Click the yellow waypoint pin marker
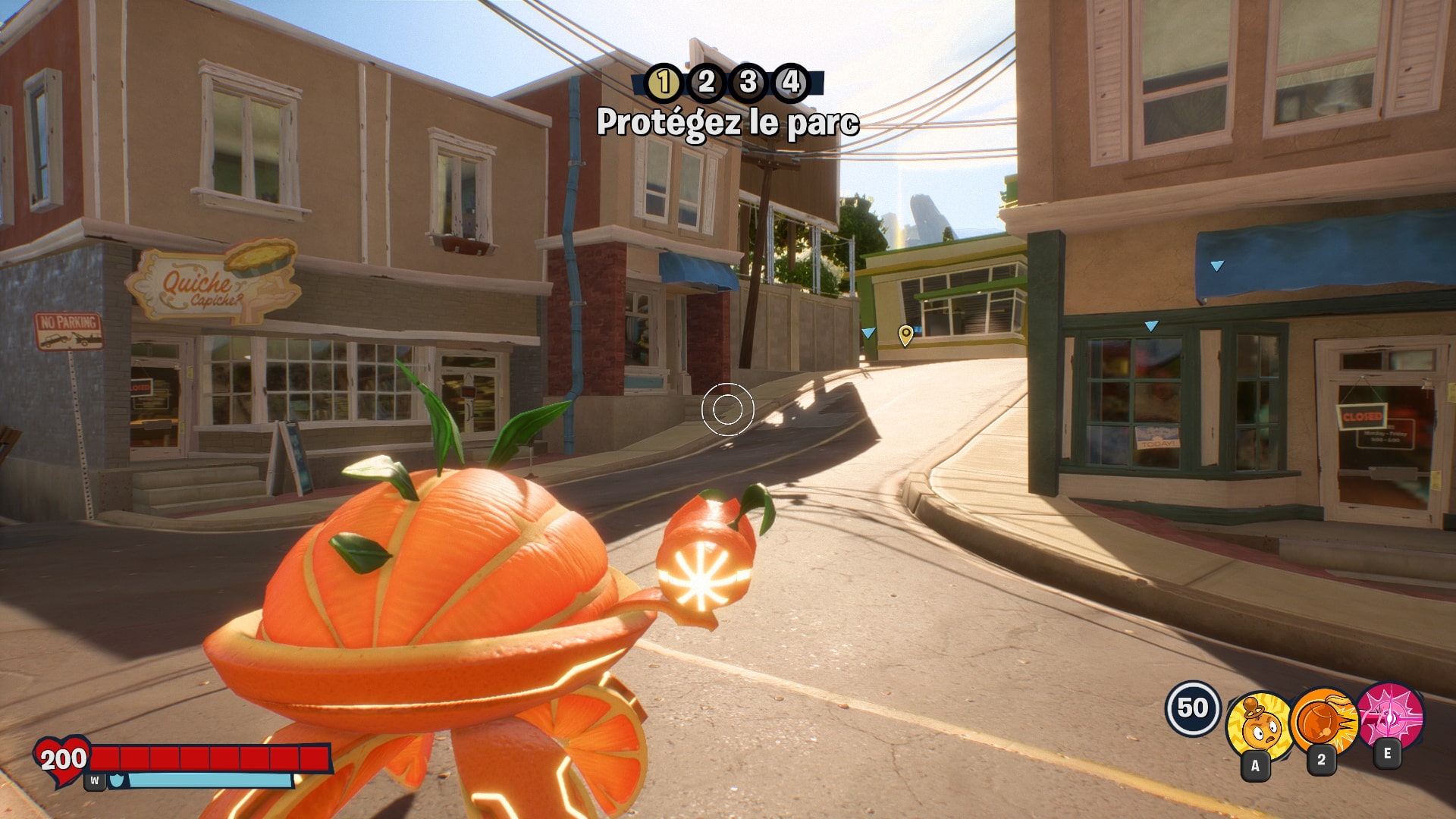1456x819 pixels. coord(904,334)
